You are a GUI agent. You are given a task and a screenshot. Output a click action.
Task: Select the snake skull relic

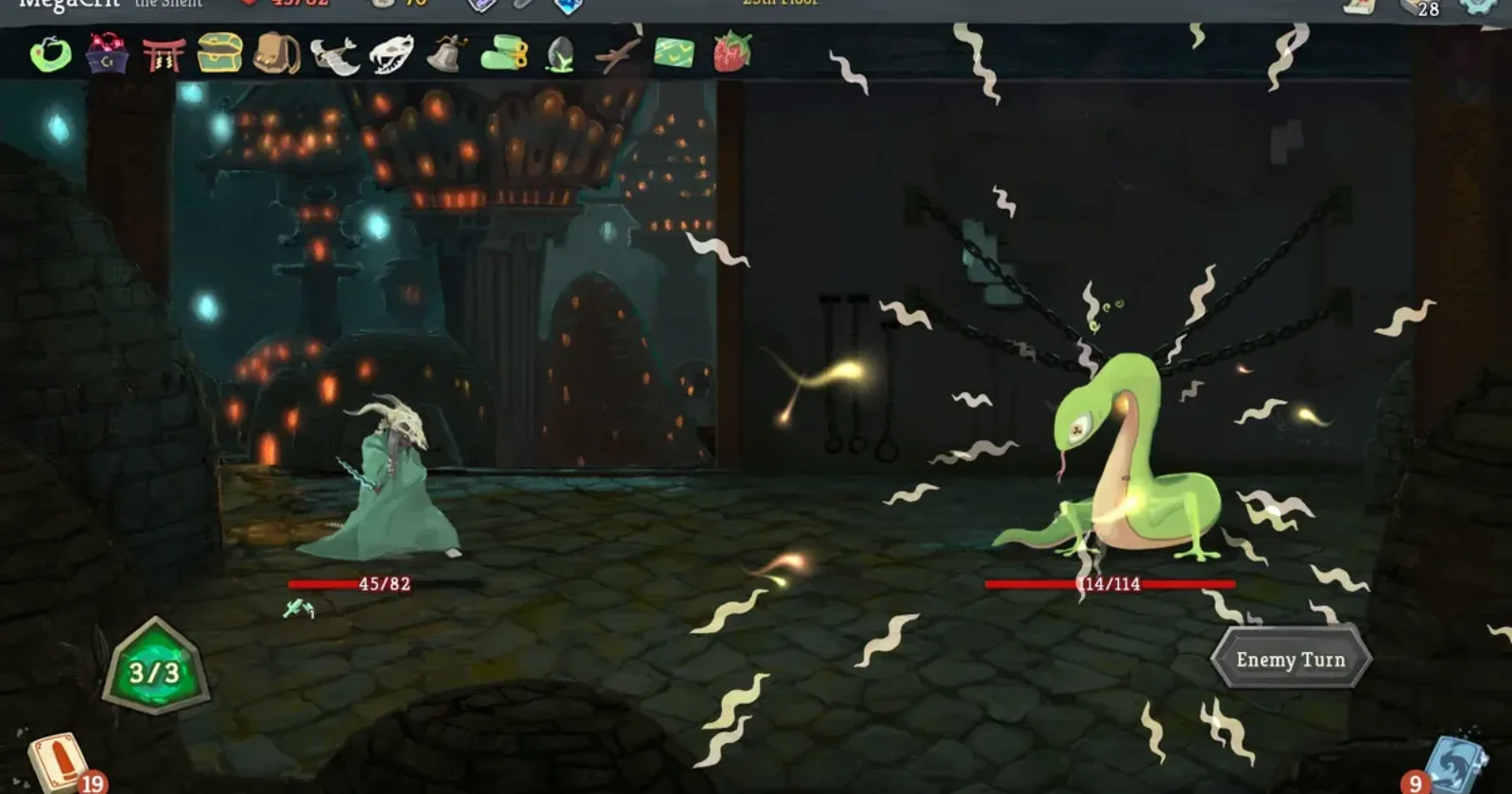tap(391, 55)
